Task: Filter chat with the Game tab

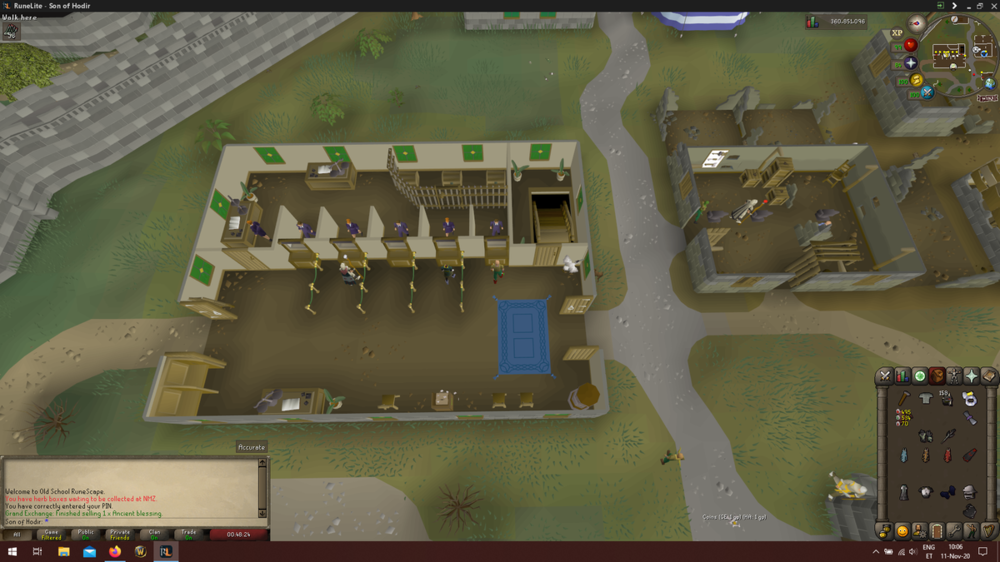Action: pos(50,534)
